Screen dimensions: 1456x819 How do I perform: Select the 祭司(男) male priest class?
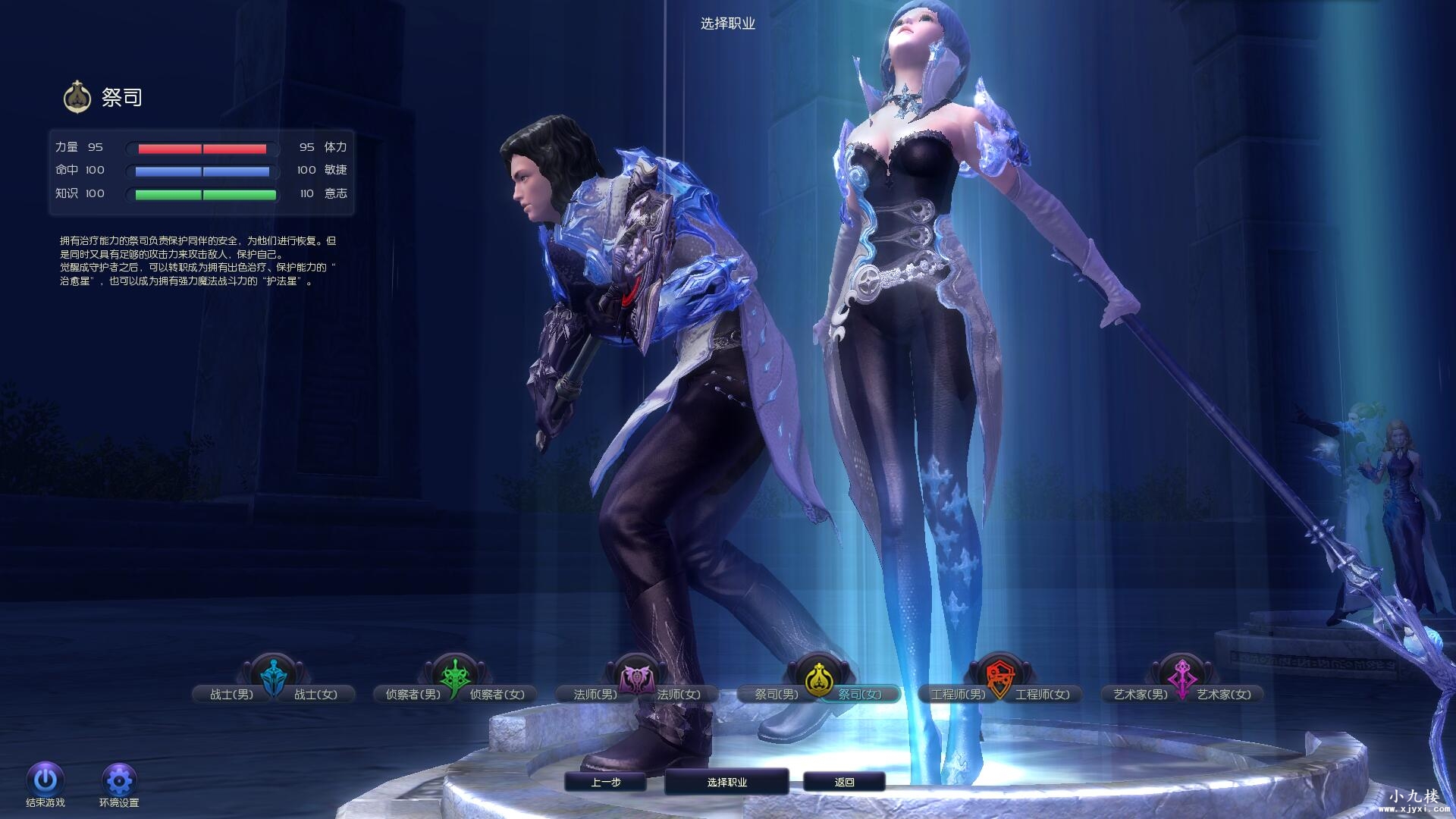click(776, 694)
